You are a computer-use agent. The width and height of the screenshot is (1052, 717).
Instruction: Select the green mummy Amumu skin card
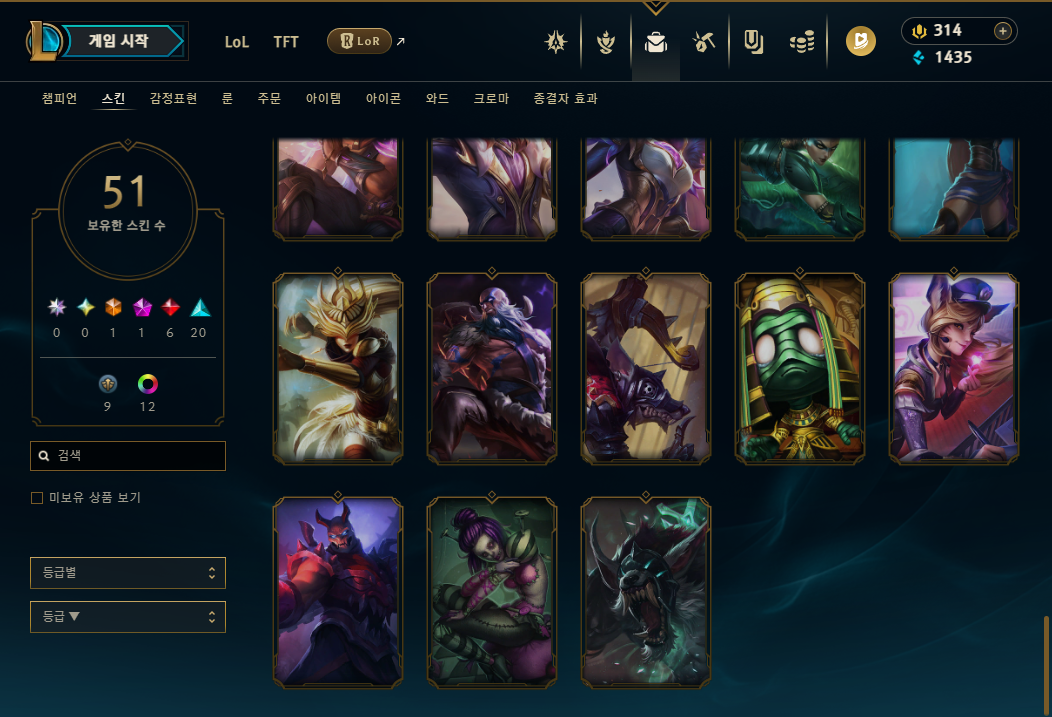(799, 368)
